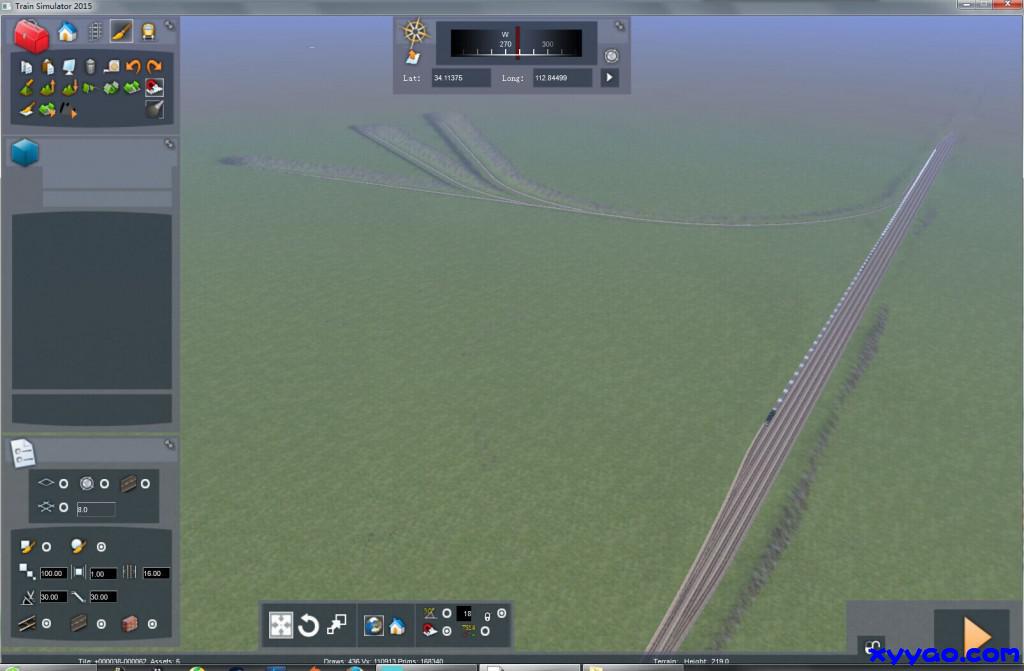
Task: Toggle the magnet snap tool
Action: click(154, 88)
